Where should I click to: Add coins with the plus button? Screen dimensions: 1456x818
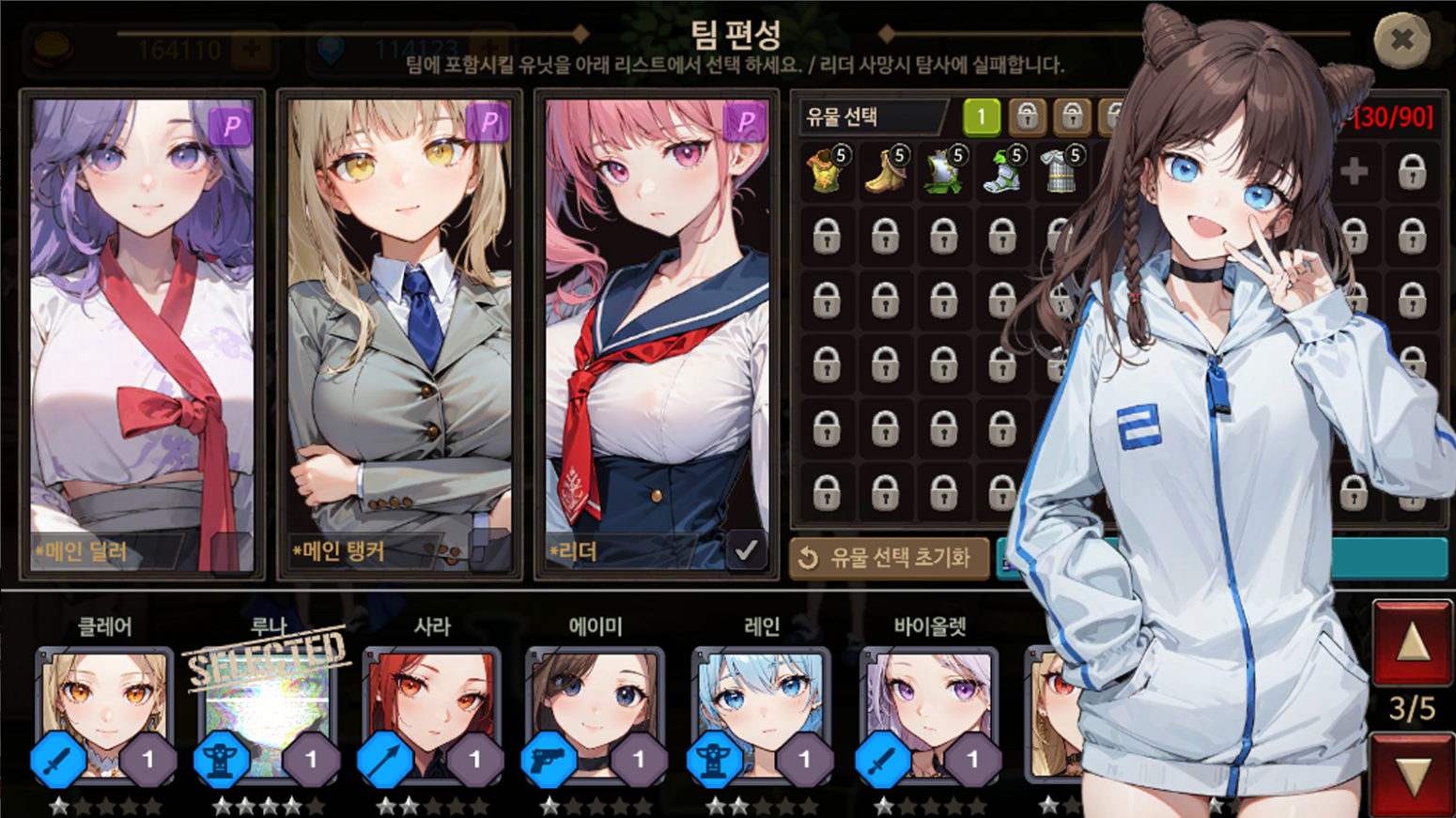click(251, 49)
